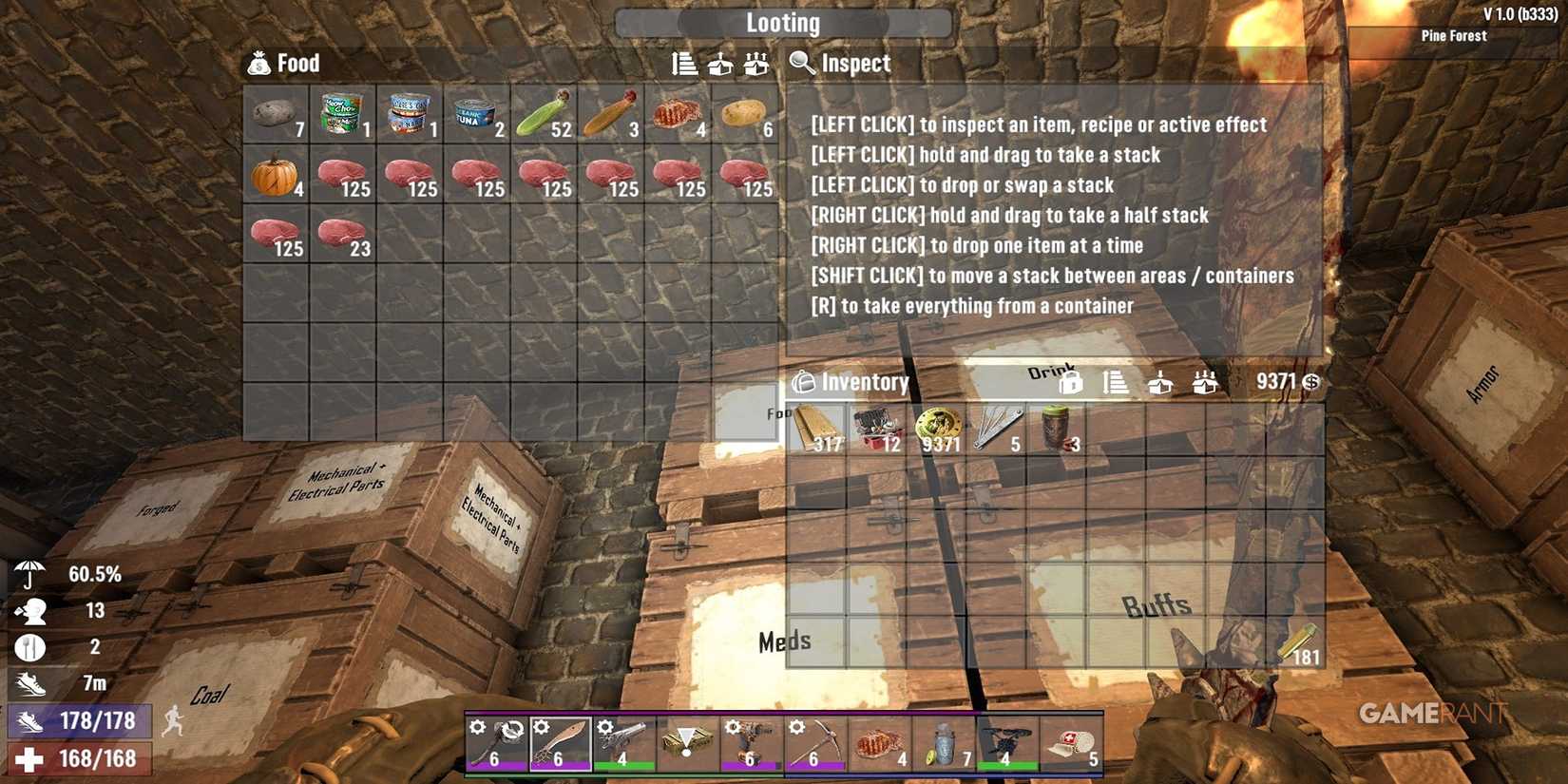Select the sort inventory icon beside the padlock
Viewport: 1568px width, 784px height.
[x=1117, y=382]
